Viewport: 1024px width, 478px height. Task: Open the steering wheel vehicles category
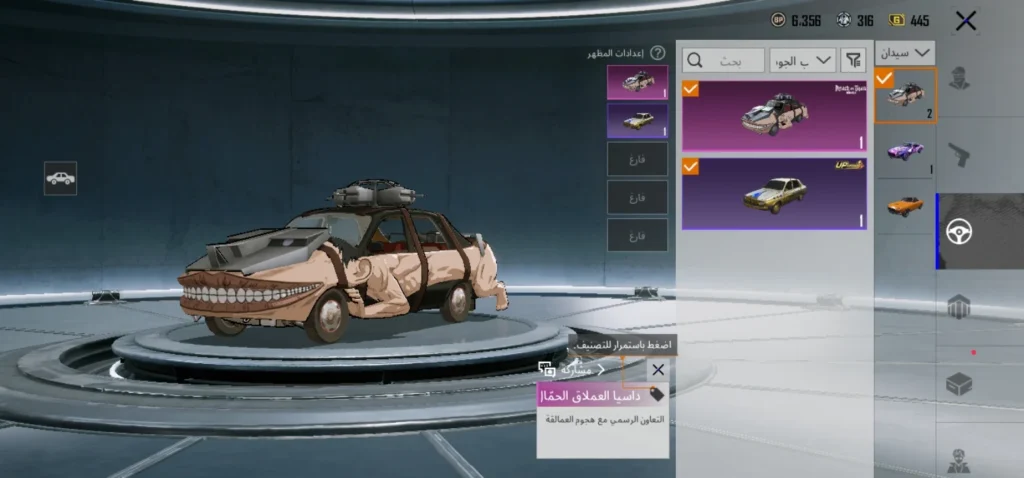coord(960,231)
